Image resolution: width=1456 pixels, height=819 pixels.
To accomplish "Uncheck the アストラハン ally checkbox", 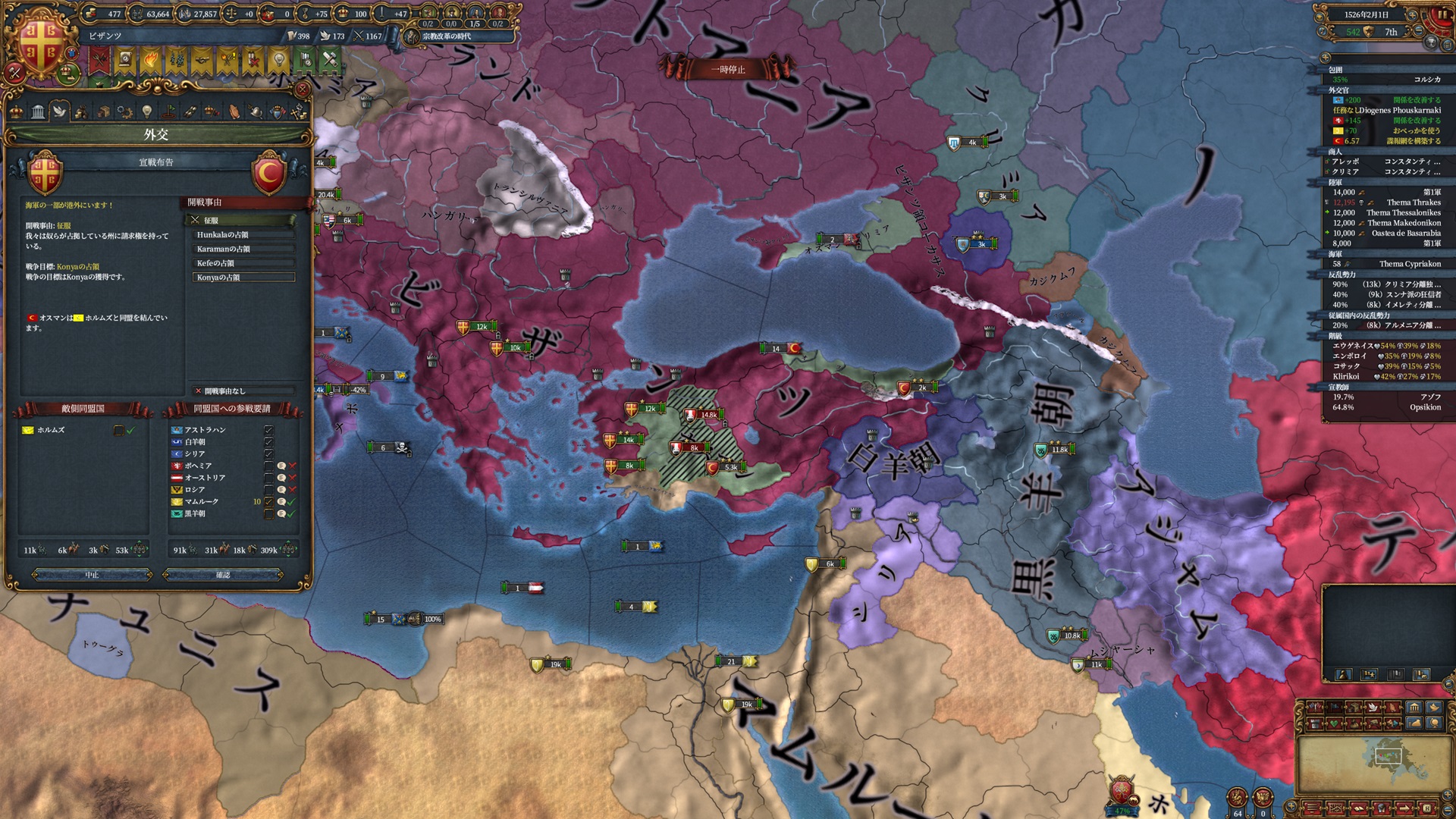I will click(270, 430).
